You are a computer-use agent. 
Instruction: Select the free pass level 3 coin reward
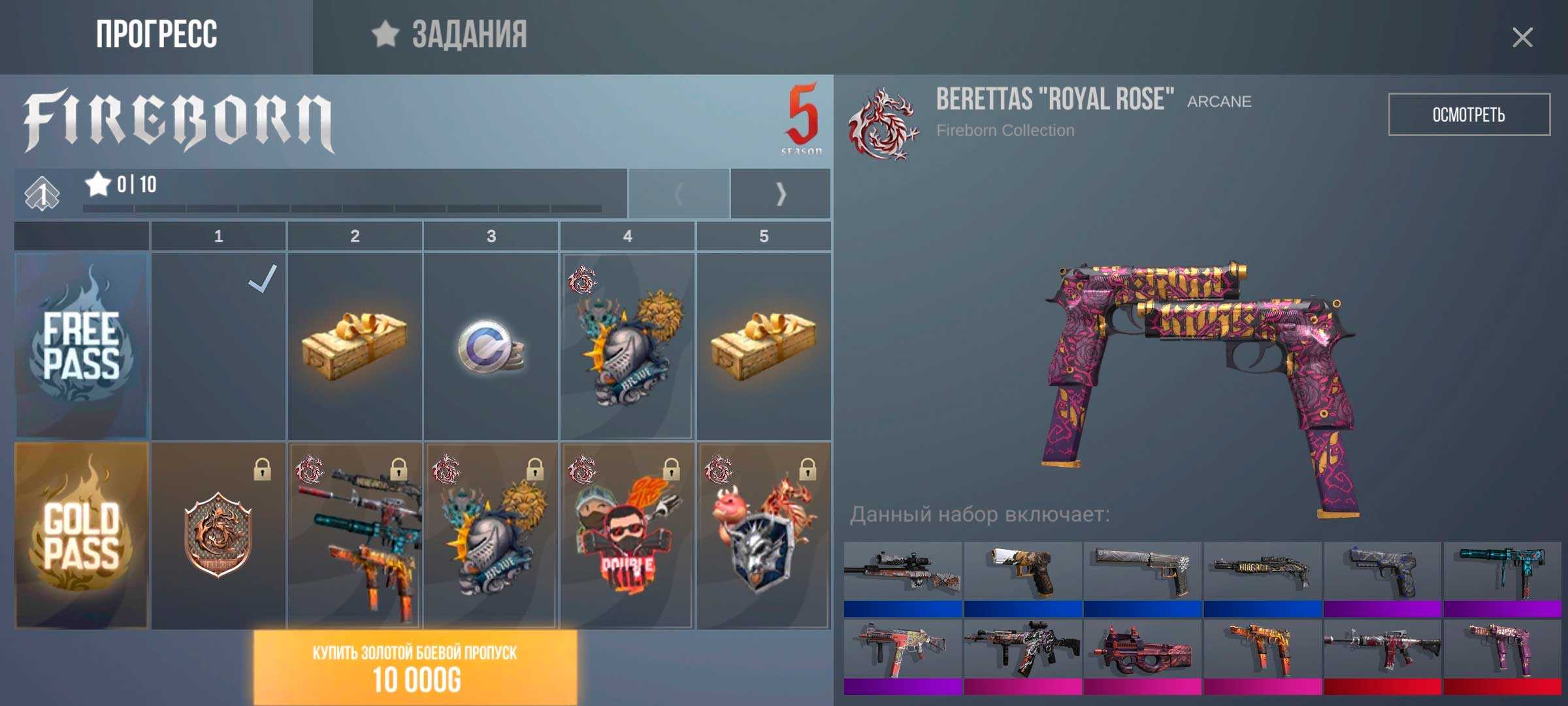click(x=491, y=346)
